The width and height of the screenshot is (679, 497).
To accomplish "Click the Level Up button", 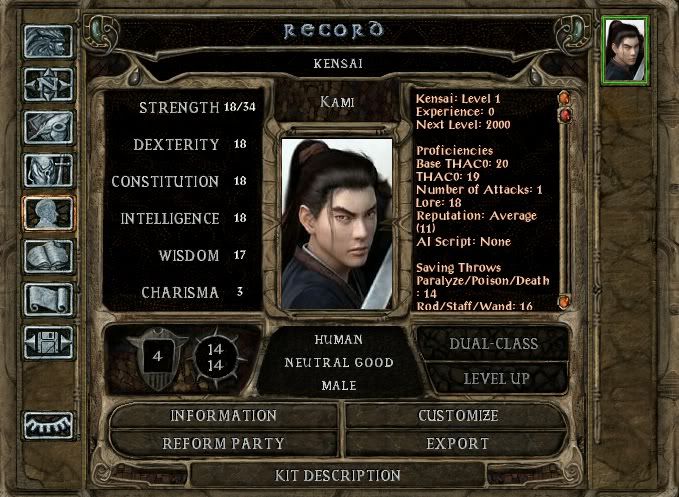I will tap(494, 379).
